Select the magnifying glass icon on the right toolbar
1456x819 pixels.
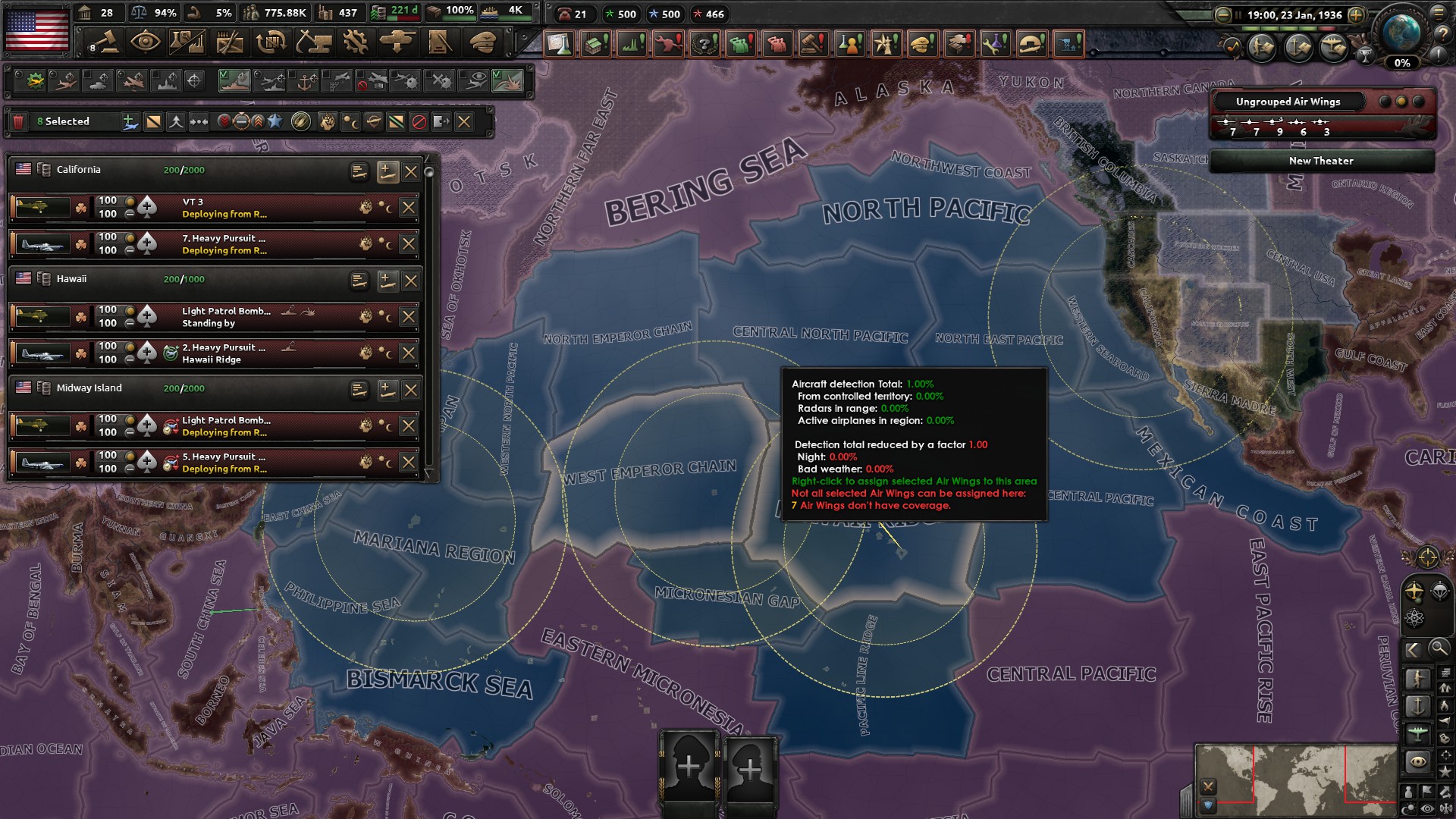point(1438,649)
